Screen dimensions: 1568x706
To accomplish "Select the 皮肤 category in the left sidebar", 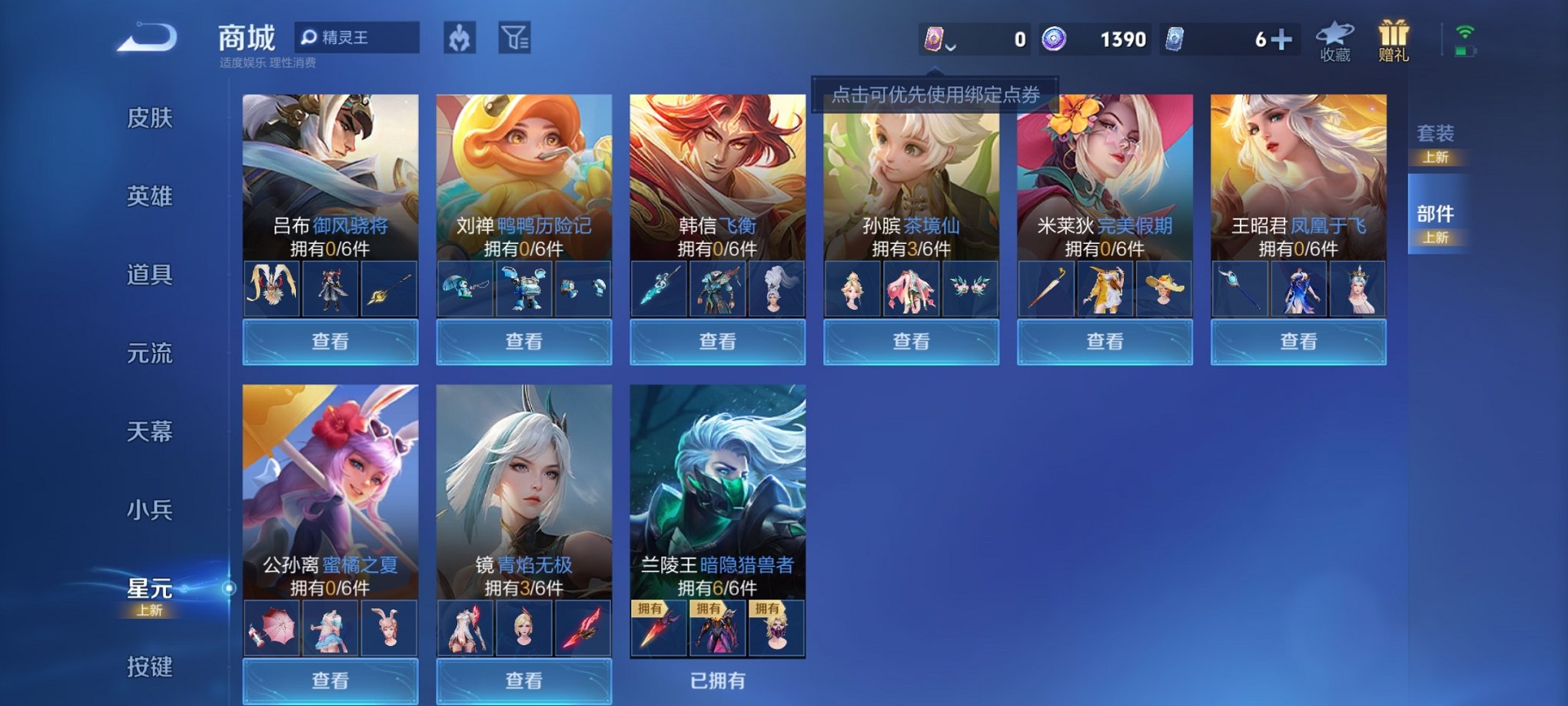I will [x=152, y=119].
